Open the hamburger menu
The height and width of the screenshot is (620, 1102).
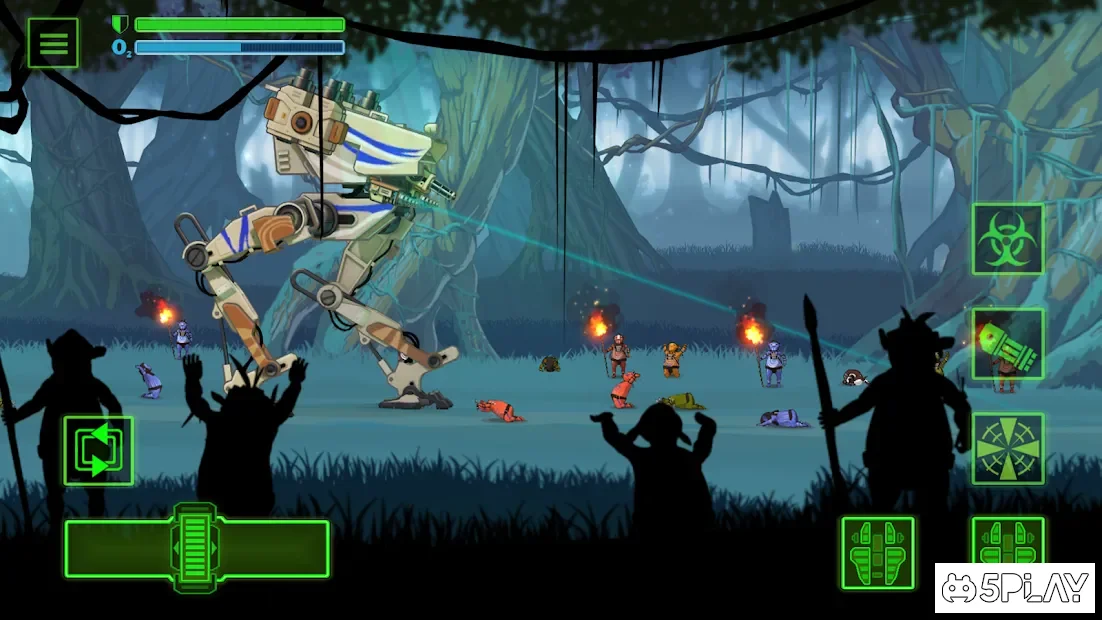click(53, 43)
